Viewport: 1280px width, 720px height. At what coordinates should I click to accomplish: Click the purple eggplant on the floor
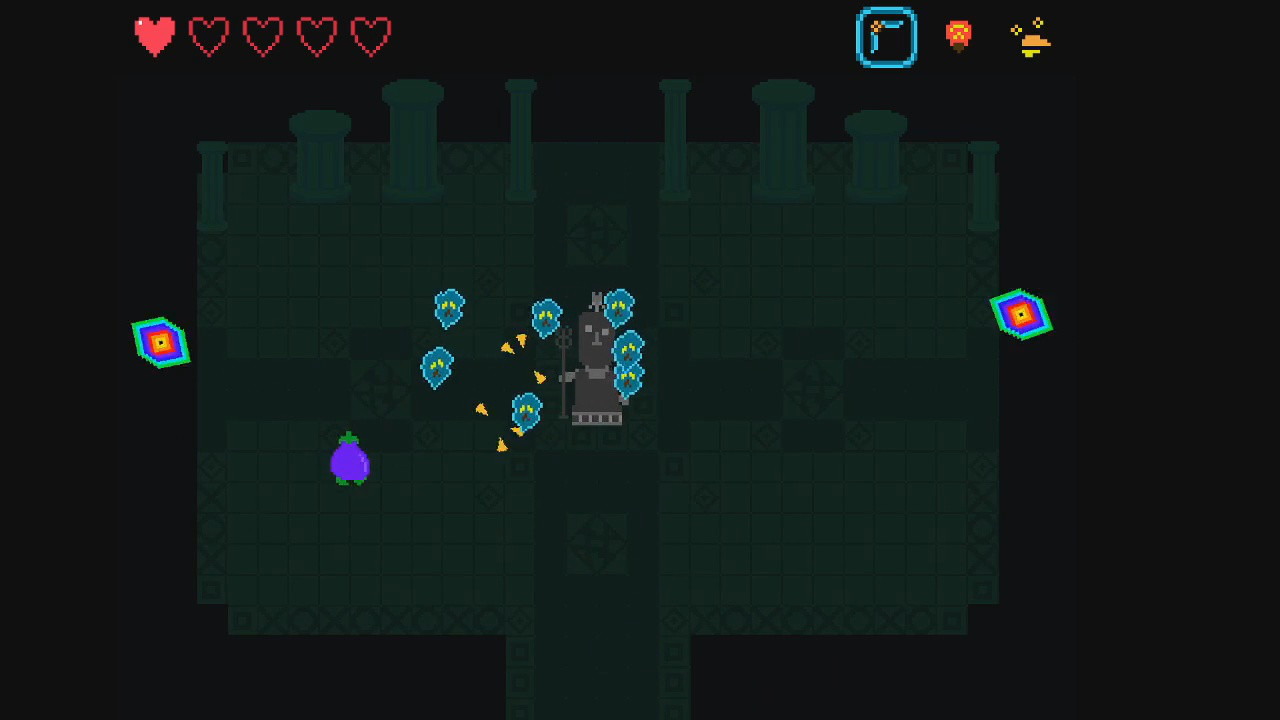point(349,462)
